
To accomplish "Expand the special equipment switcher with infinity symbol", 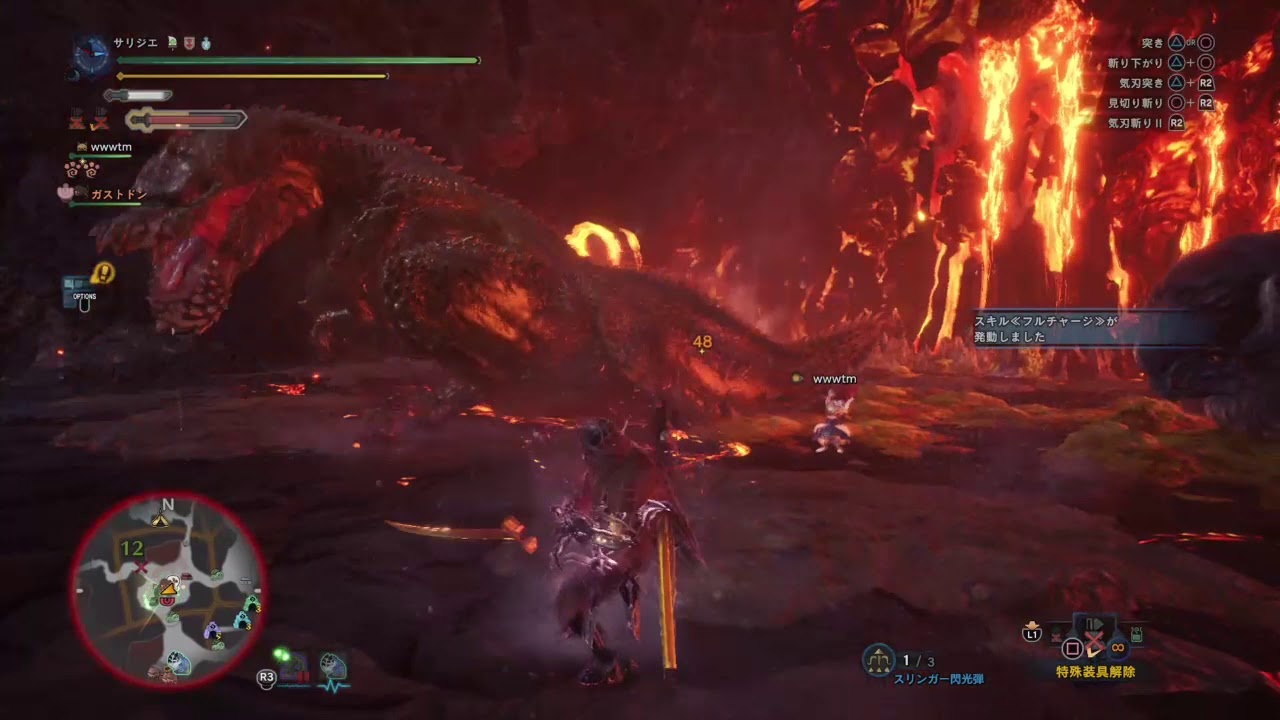I will tap(1117, 649).
